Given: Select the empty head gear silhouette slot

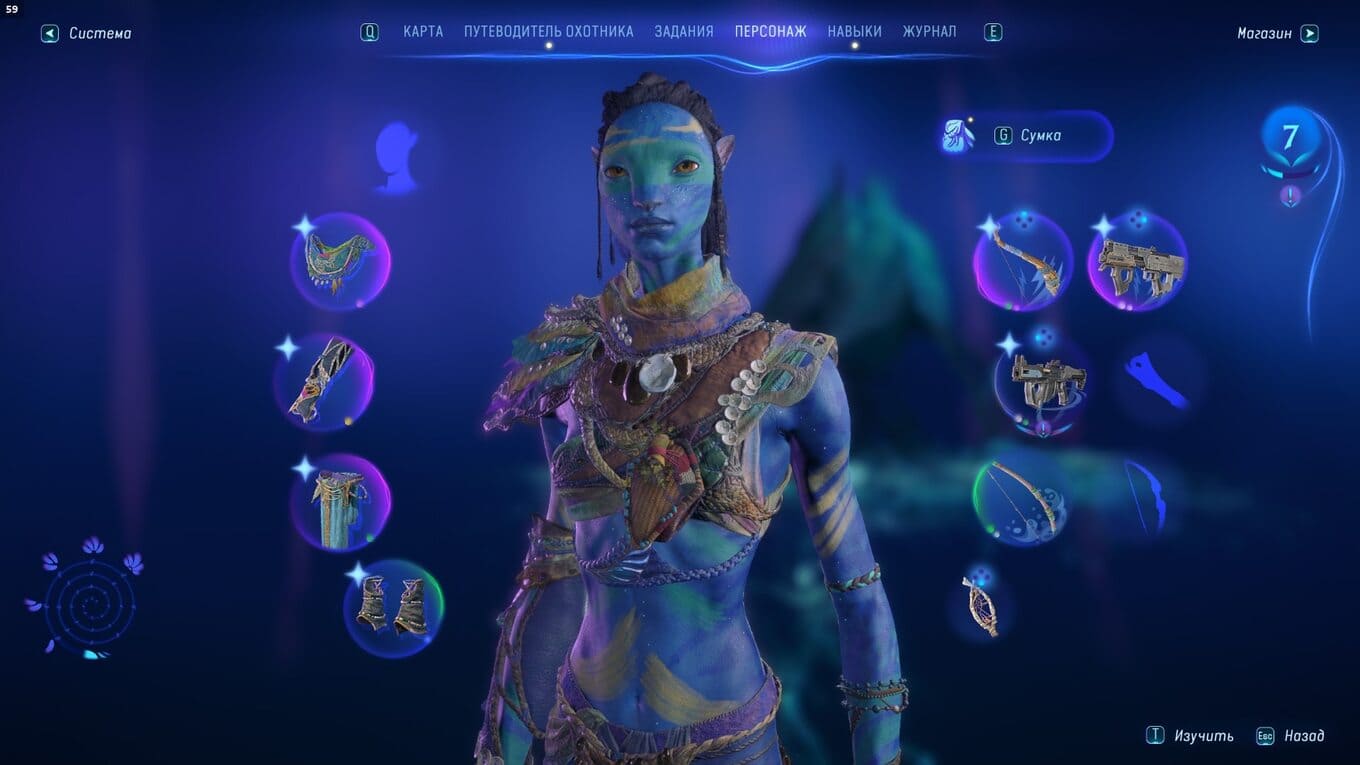Looking at the screenshot, I should (x=395, y=157).
